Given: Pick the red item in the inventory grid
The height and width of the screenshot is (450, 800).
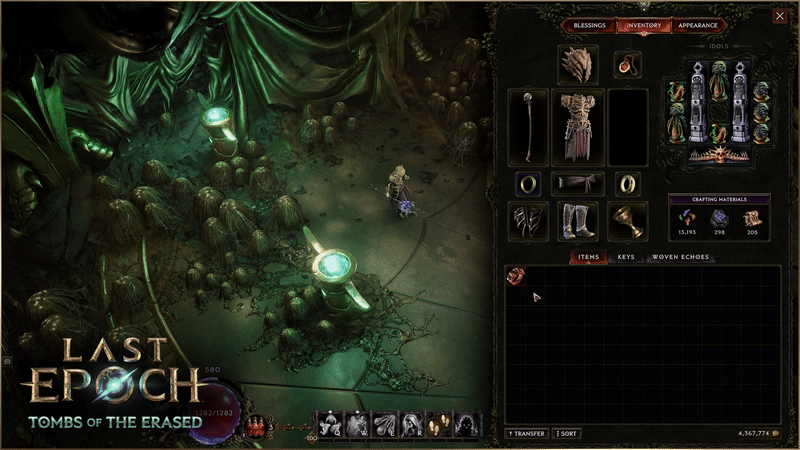Looking at the screenshot, I should 515,276.
